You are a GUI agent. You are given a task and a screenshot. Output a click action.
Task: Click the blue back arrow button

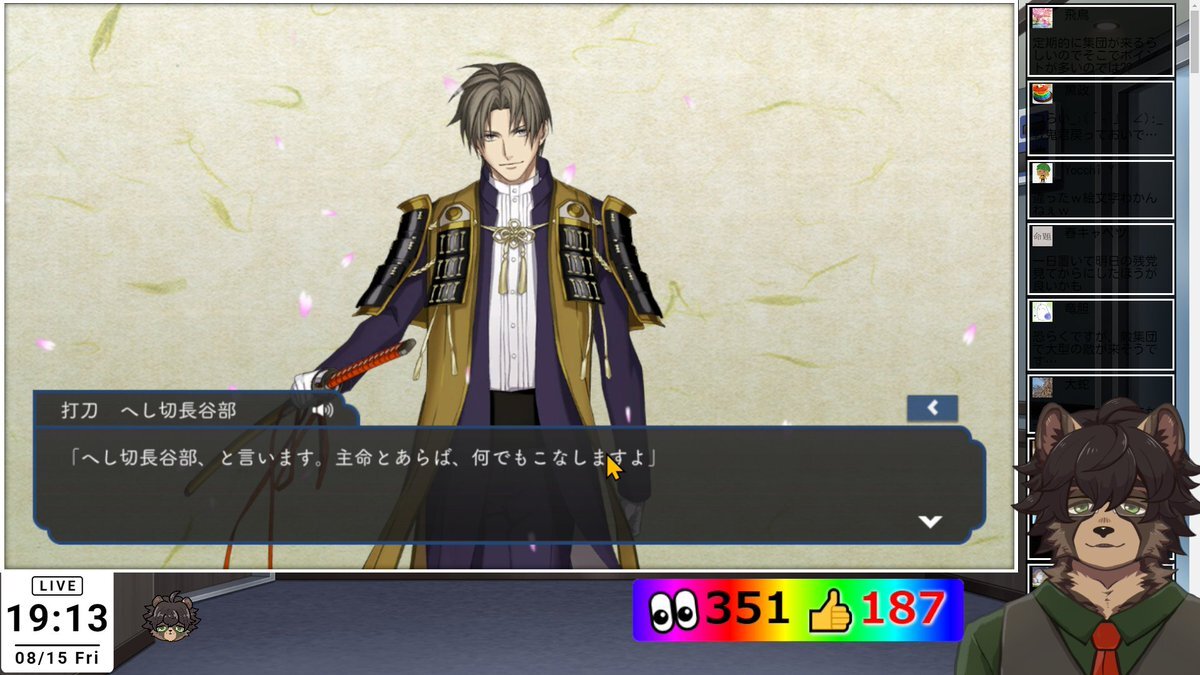point(932,407)
